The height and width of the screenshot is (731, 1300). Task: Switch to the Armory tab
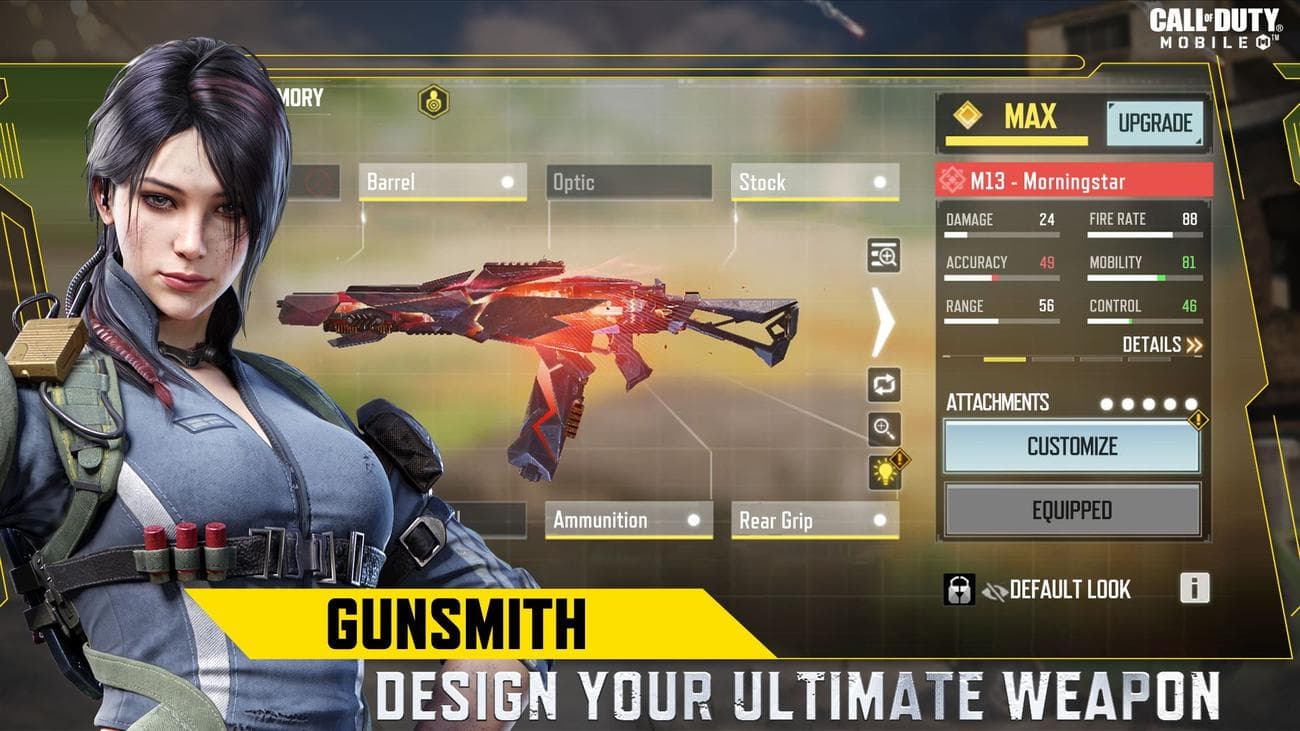[x=300, y=97]
